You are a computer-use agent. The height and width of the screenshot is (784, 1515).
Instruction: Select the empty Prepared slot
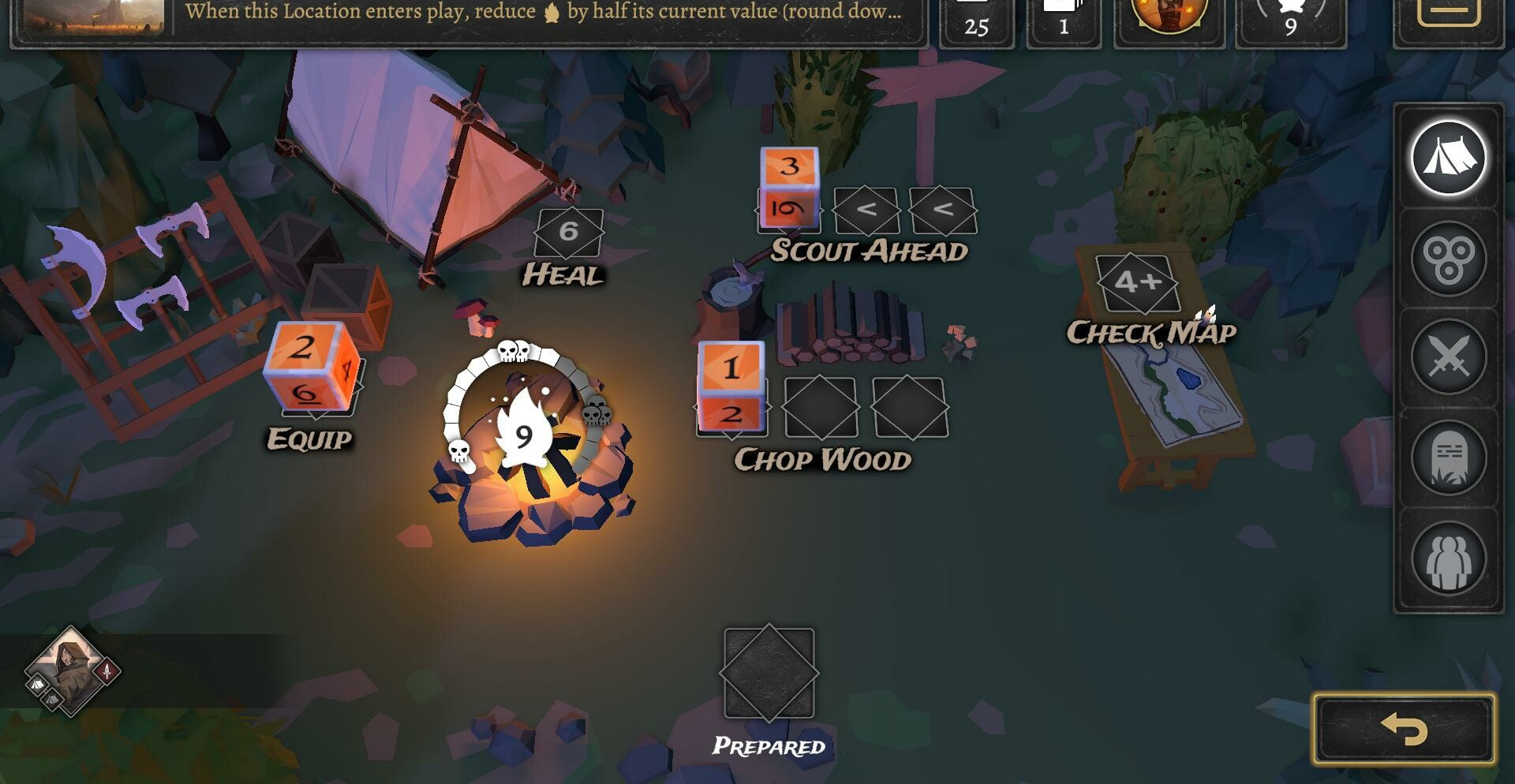(769, 674)
